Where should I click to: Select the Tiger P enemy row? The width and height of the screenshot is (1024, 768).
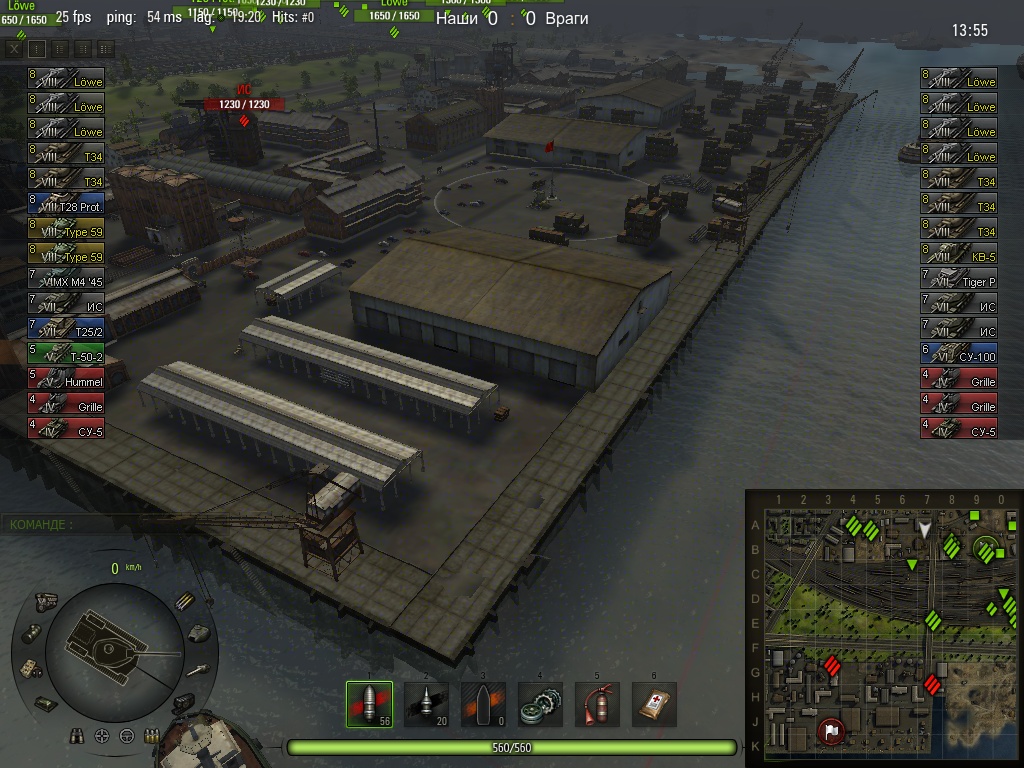pyautogui.click(x=959, y=281)
